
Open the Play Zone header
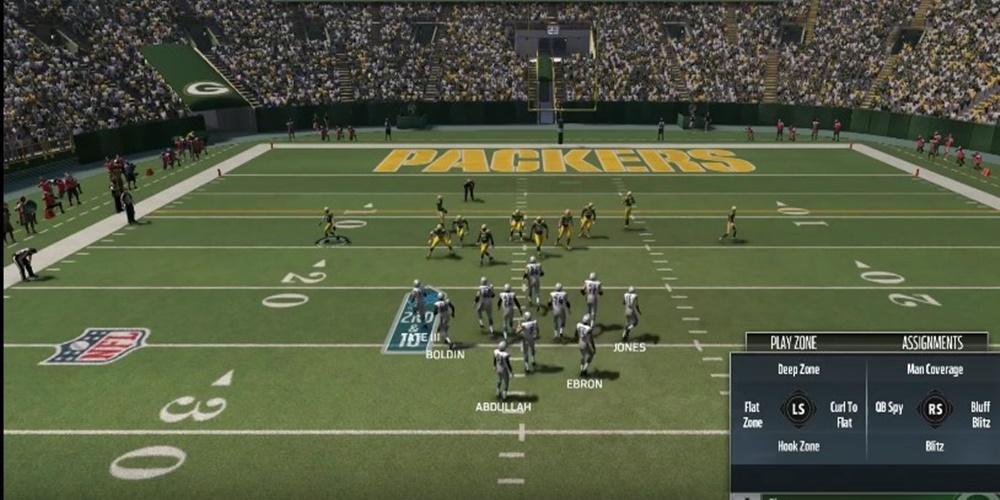coord(793,342)
